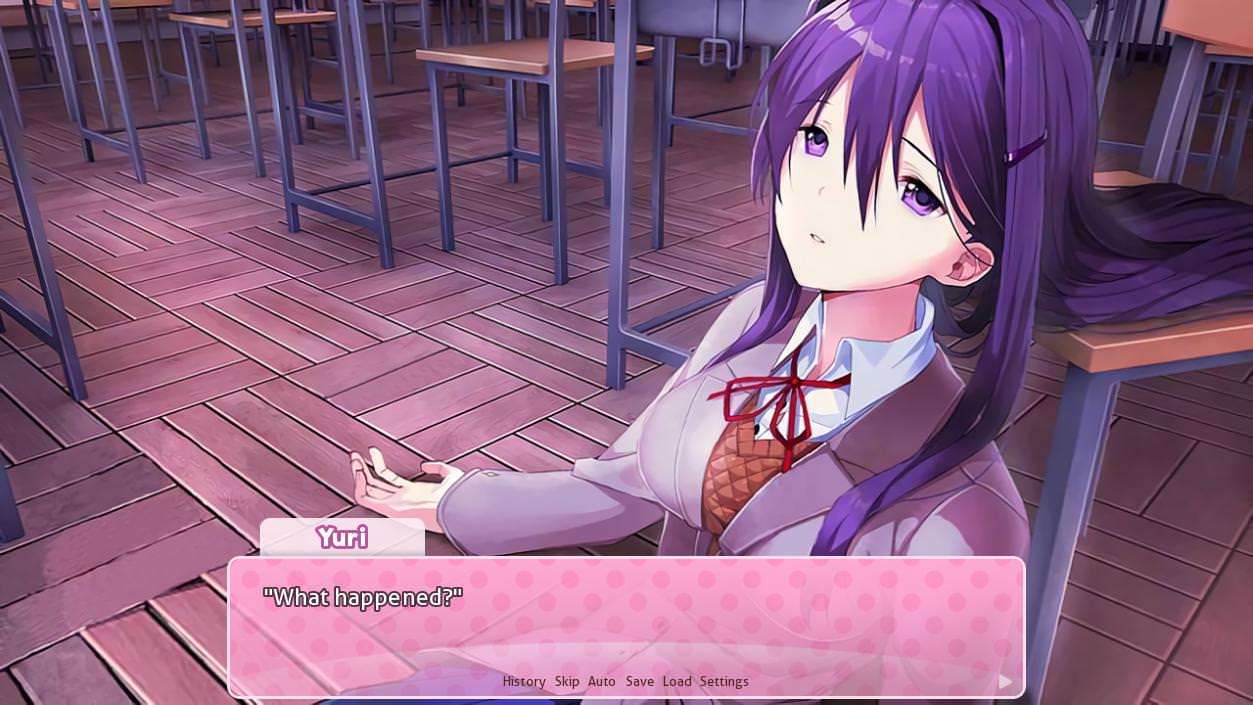The height and width of the screenshot is (705, 1253).
Task: Click the dialogue advance arrow
Action: coord(1005,682)
